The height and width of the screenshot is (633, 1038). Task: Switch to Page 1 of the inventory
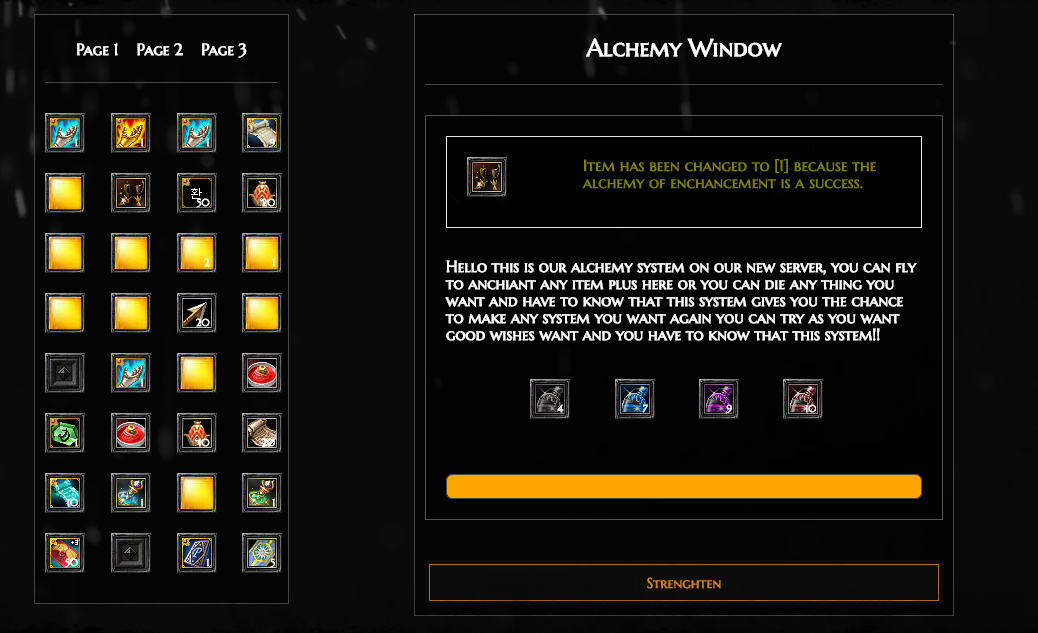coord(97,50)
